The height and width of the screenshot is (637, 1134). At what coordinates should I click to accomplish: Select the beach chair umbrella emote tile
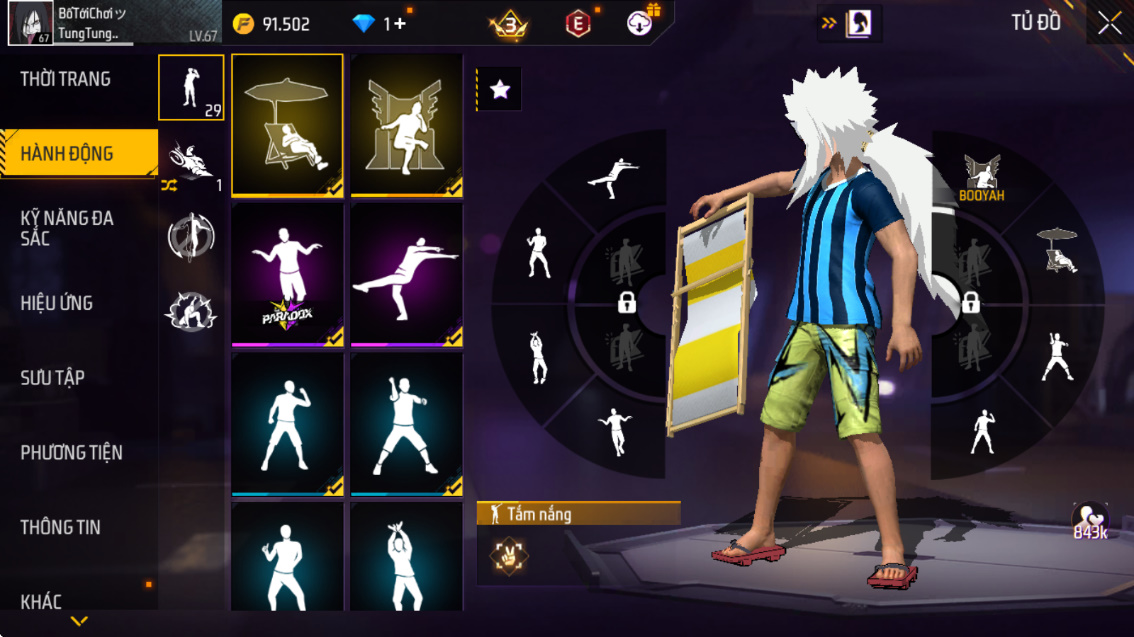click(x=288, y=124)
